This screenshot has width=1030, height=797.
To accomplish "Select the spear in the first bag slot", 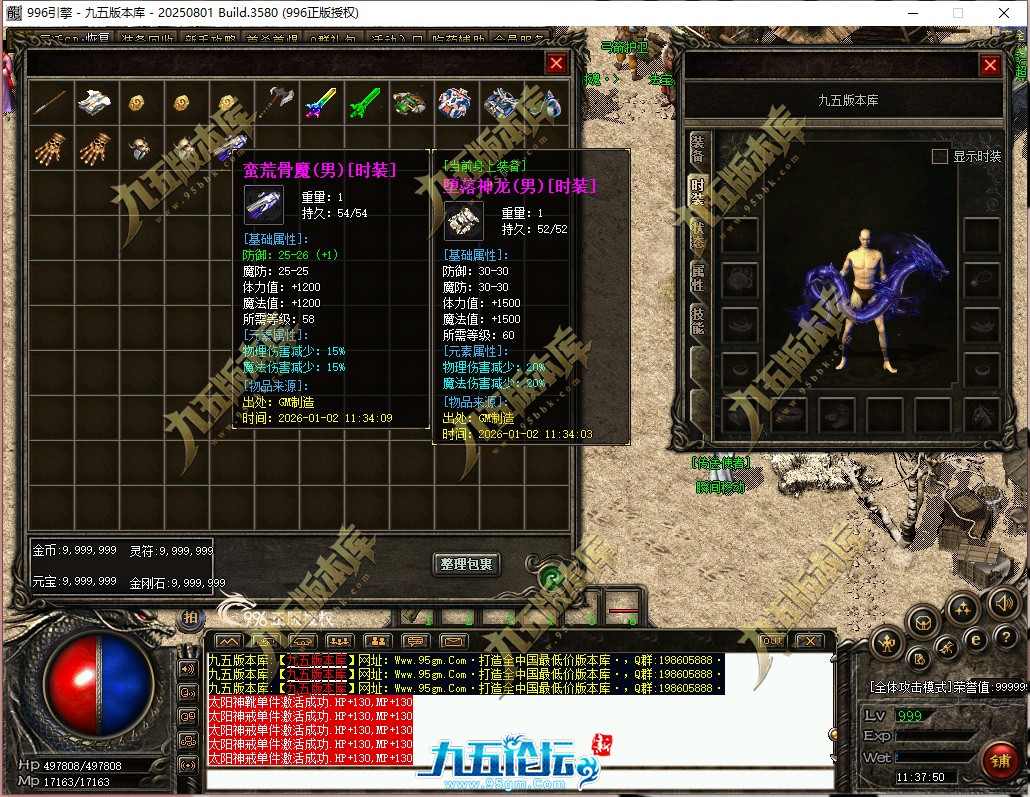I will pyautogui.click(x=49, y=101).
